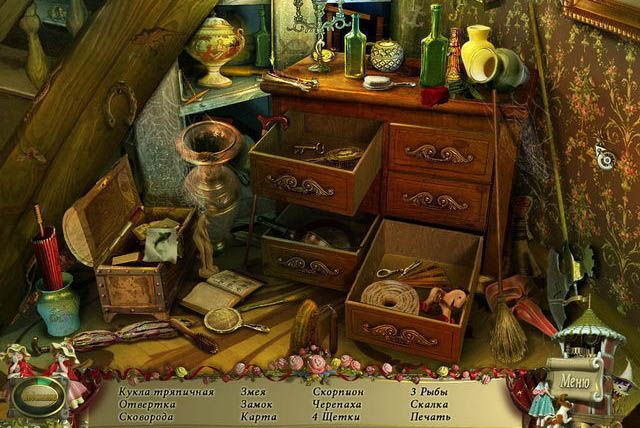The height and width of the screenshot is (428, 640).
Task: Open the Меню button
Action: 576,381
